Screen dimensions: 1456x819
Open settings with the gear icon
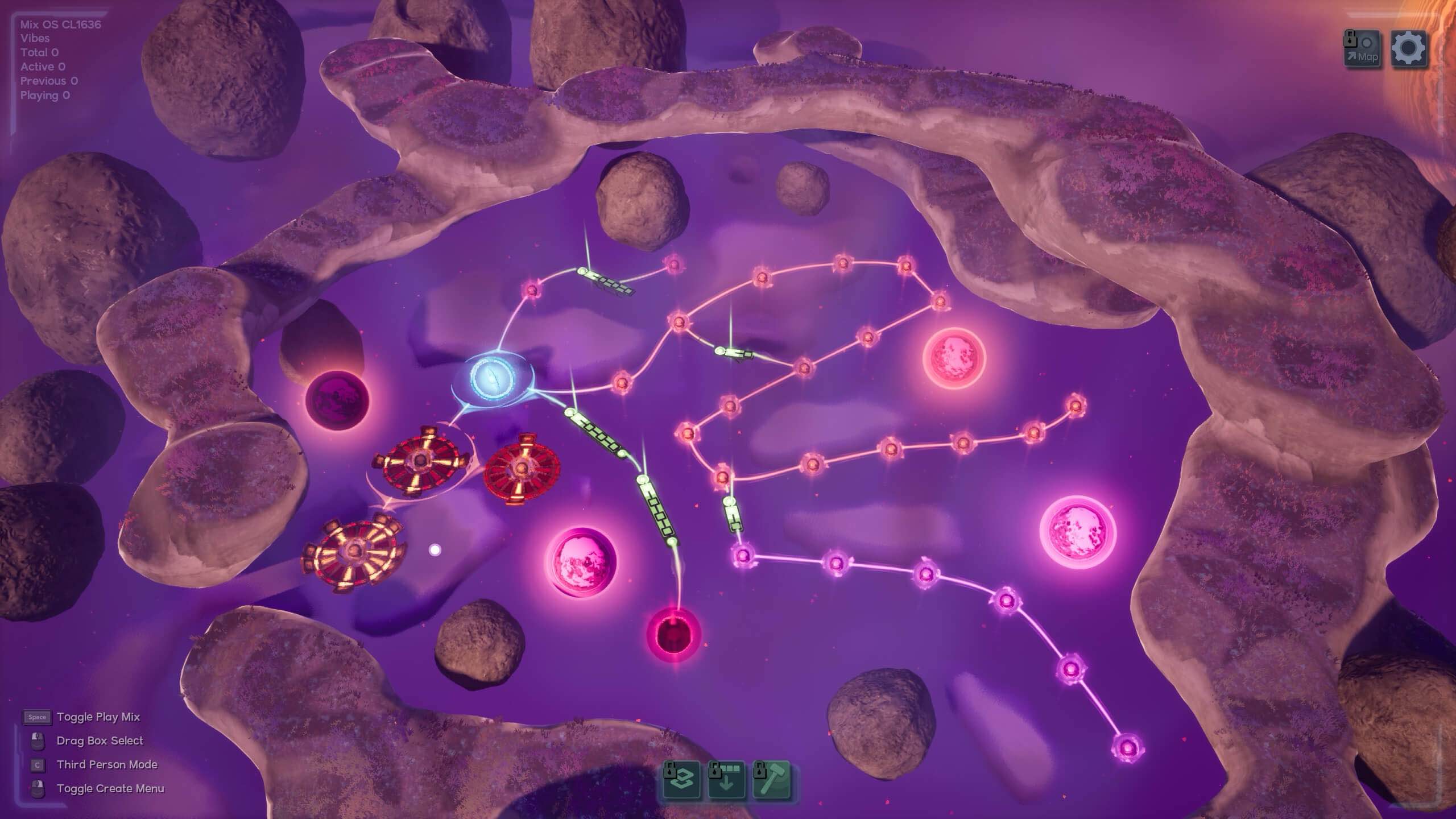point(1408,49)
